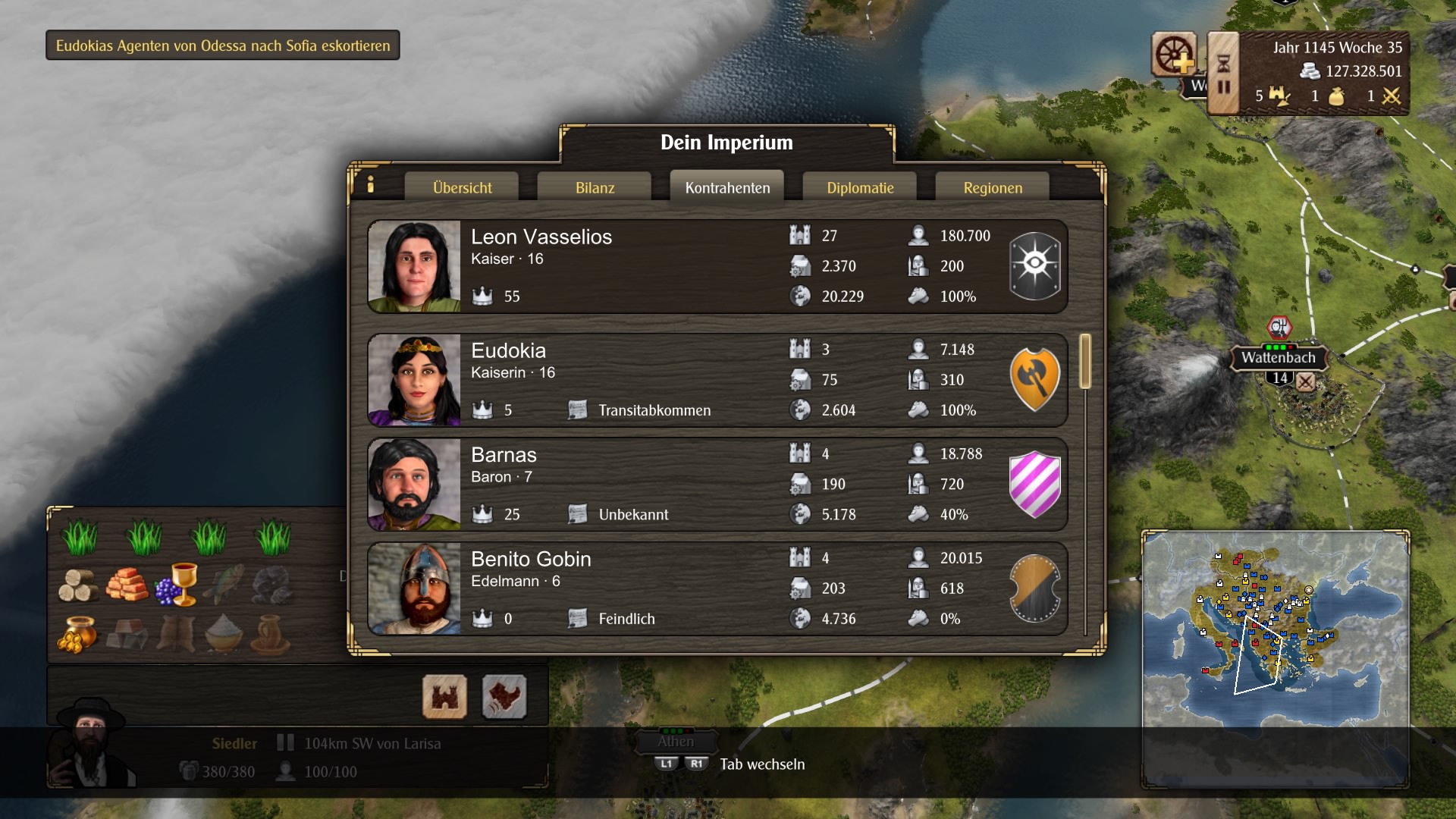The image size is (1456, 819).
Task: Click the rivals list scrollbar handle
Action: pyautogui.click(x=1085, y=361)
